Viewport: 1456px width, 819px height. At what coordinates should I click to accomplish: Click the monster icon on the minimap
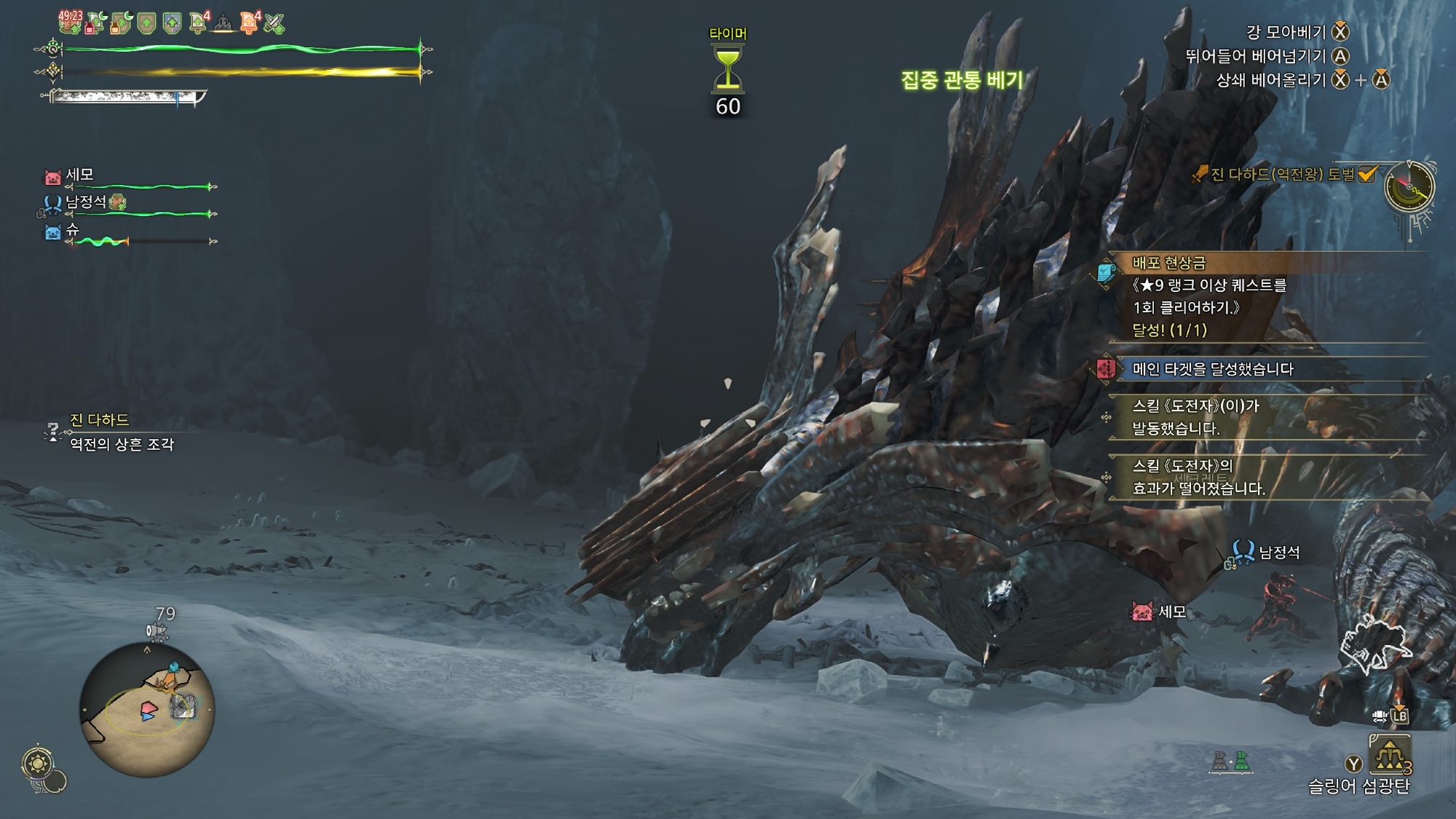point(182,705)
